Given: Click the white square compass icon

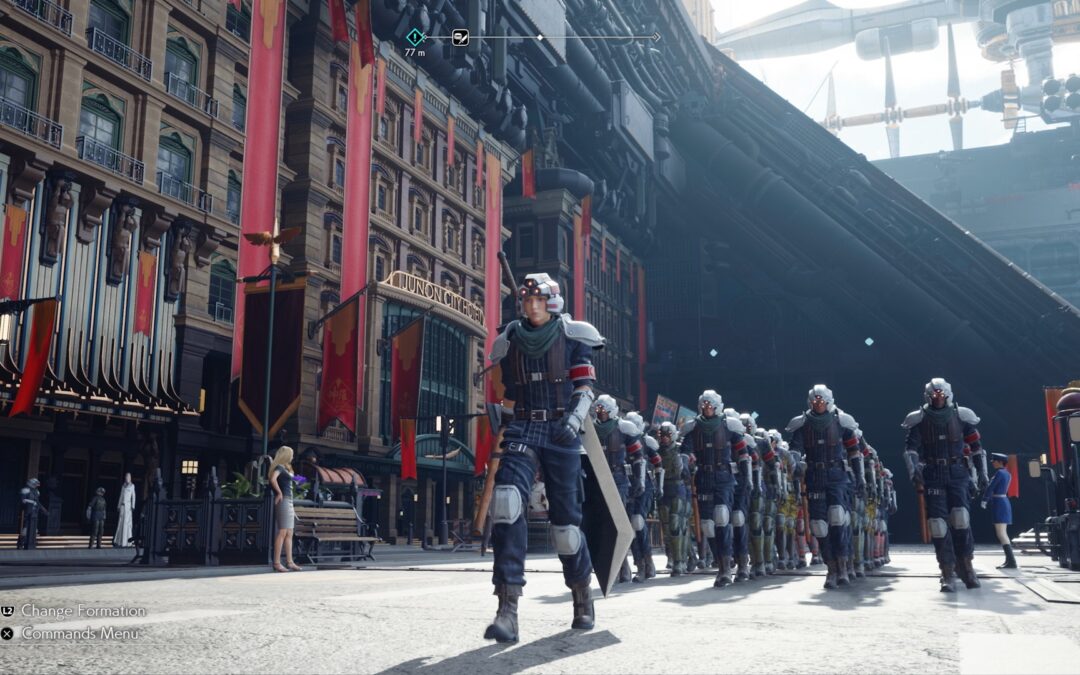Looking at the screenshot, I should click(460, 37).
